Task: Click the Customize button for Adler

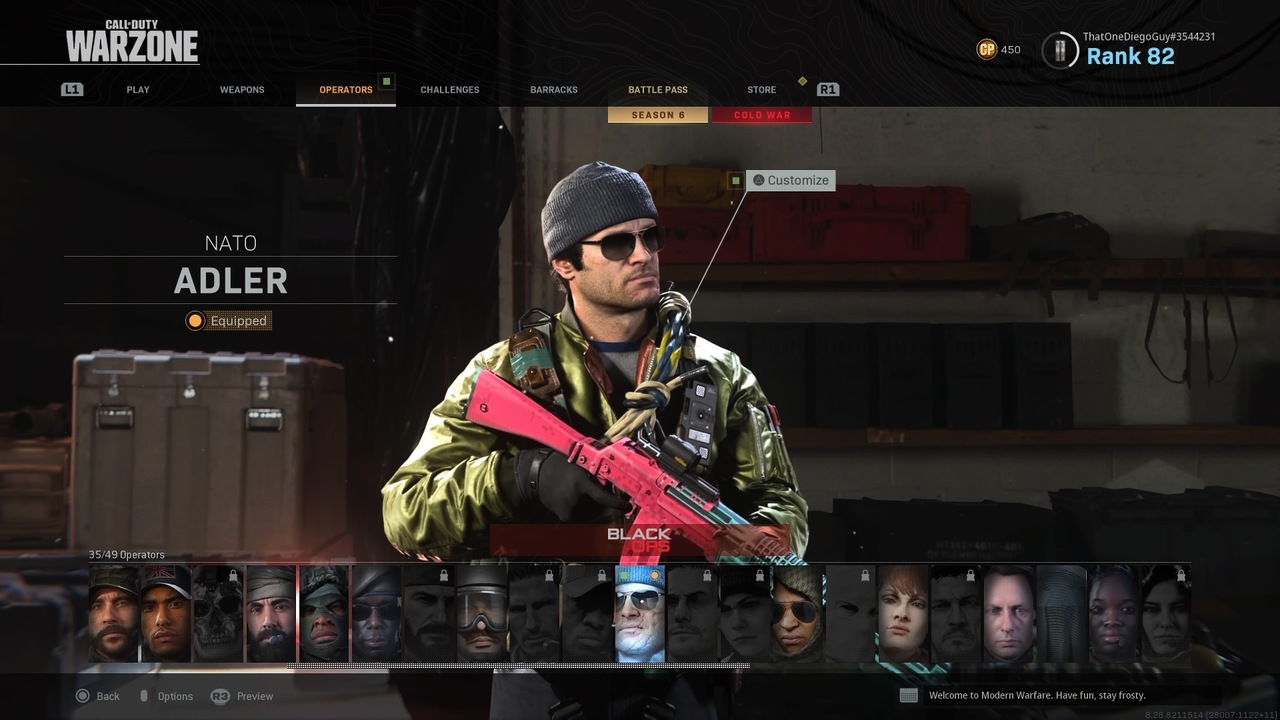Action: click(791, 180)
